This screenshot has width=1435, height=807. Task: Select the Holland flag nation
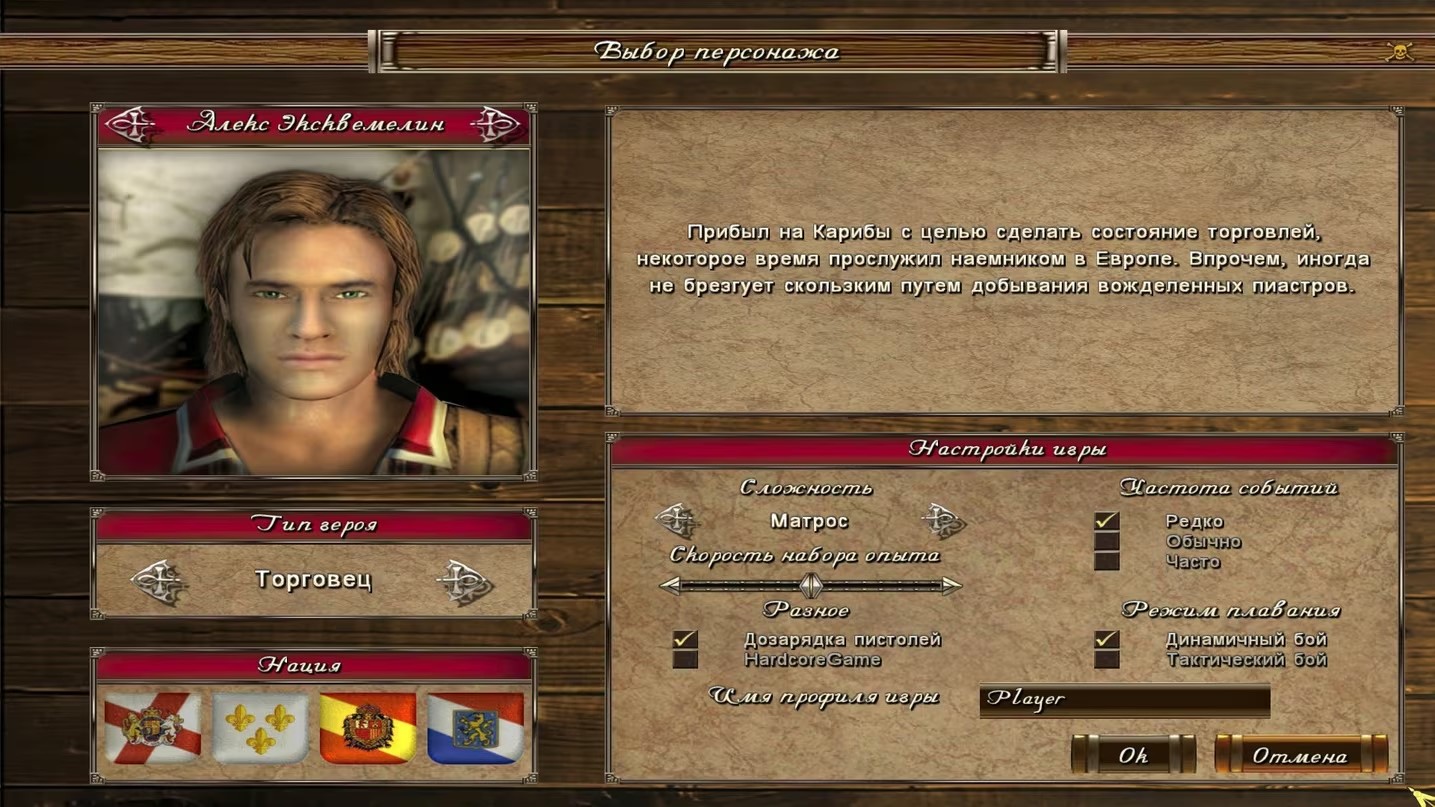pyautogui.click(x=476, y=728)
